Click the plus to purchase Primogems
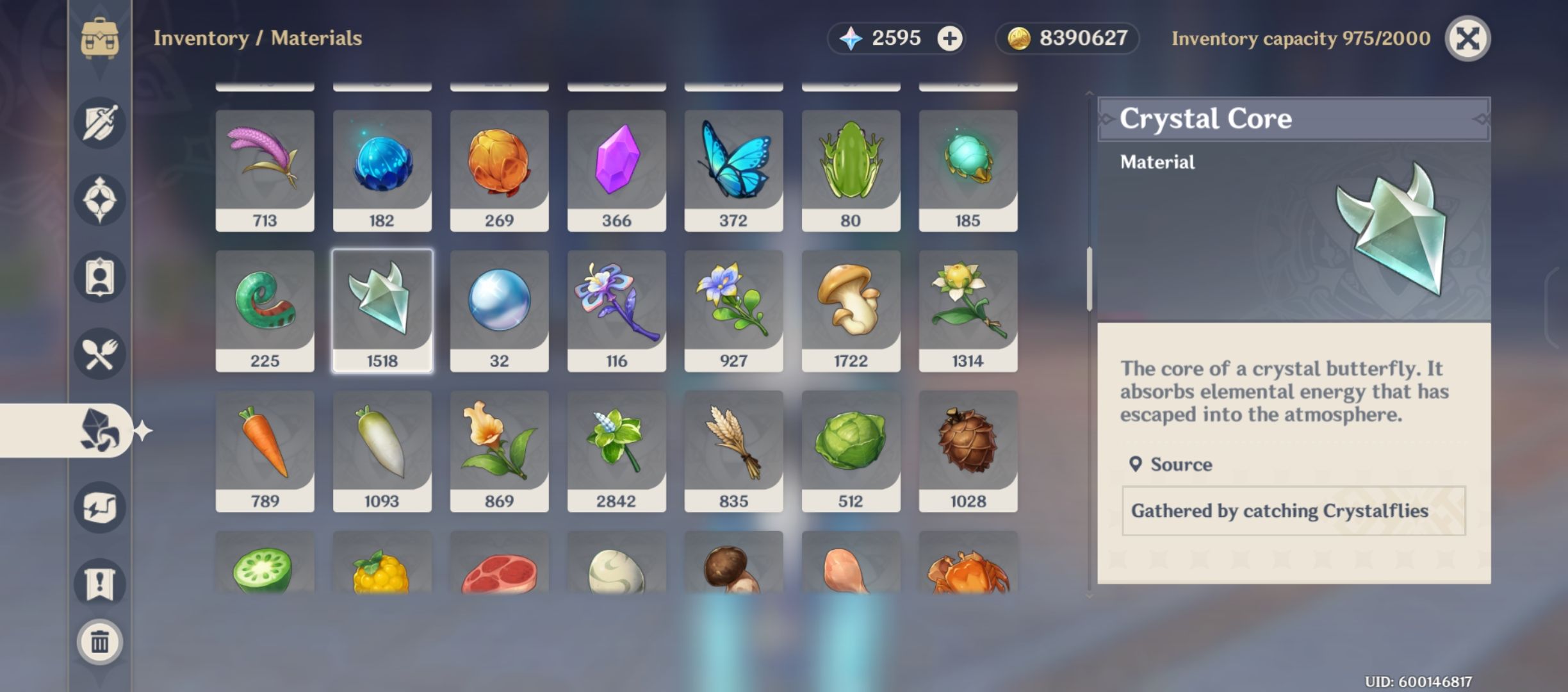This screenshot has height=692, width=1568. click(x=950, y=38)
